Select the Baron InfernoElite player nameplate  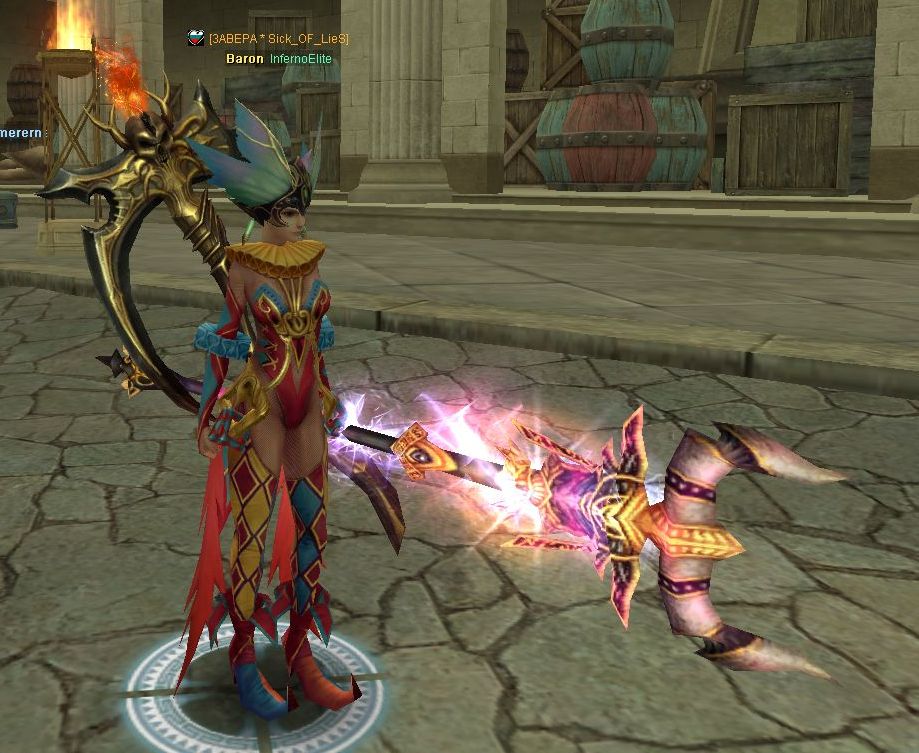[x=278, y=59]
